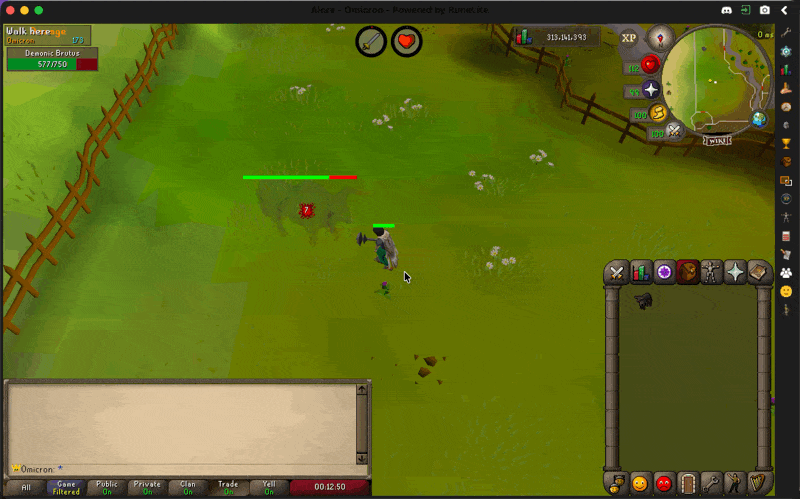
Task: Toggle run using the energy orb
Action: 658,113
